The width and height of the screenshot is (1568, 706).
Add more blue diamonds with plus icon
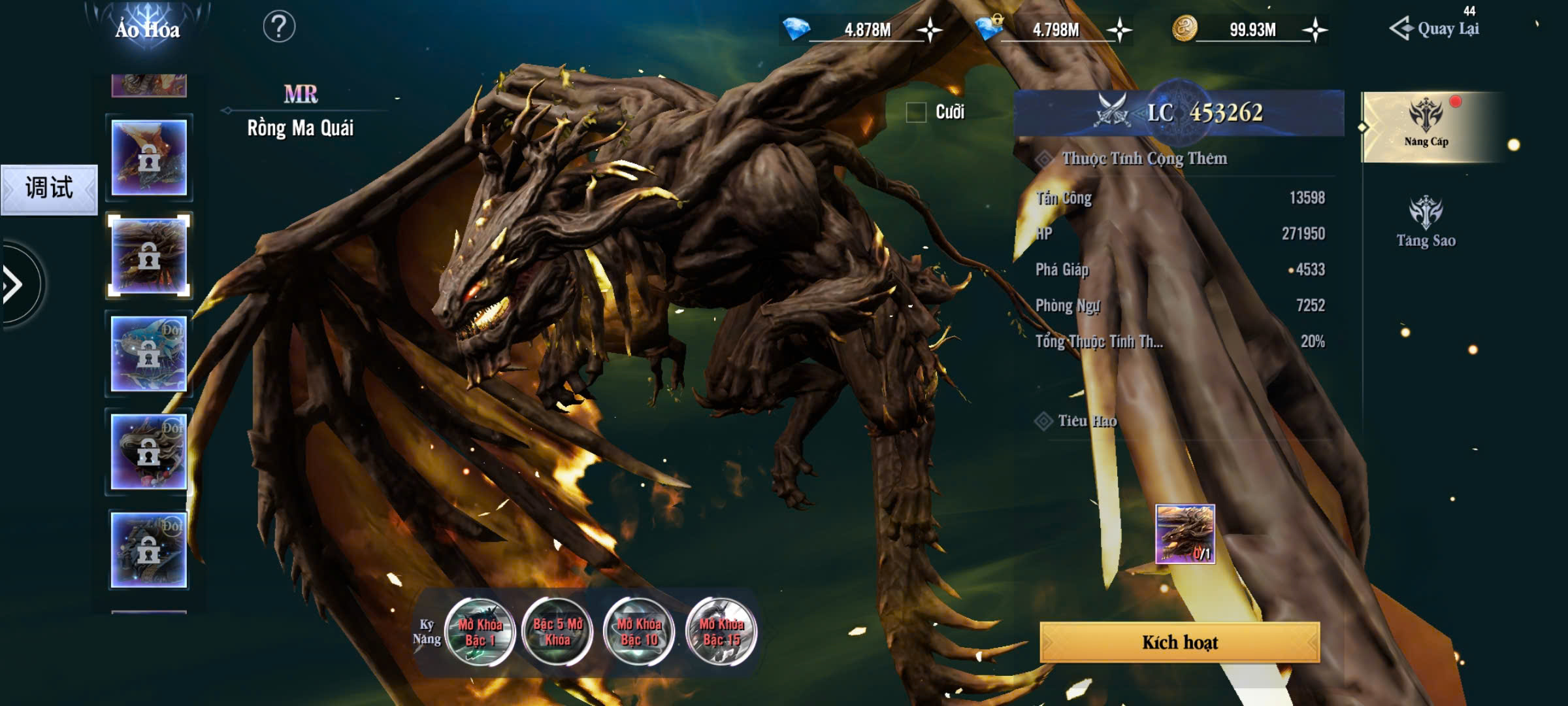tap(929, 30)
